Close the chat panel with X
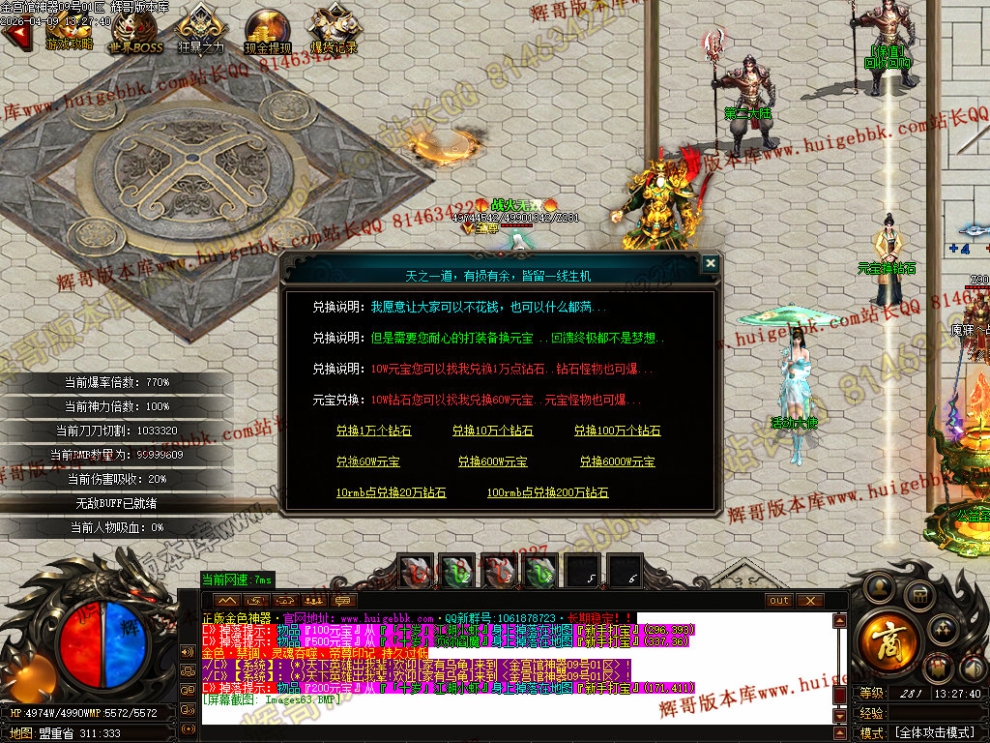This screenshot has height=743, width=990. (x=809, y=600)
